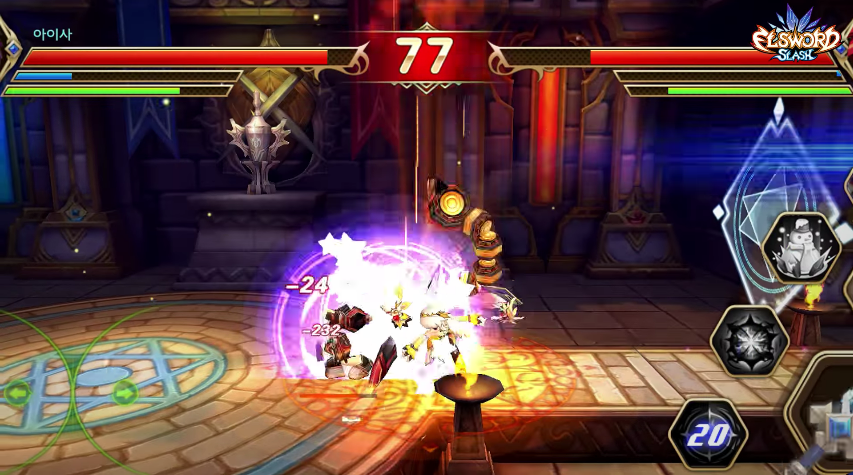Tap the right arrow movement button

pos(124,392)
